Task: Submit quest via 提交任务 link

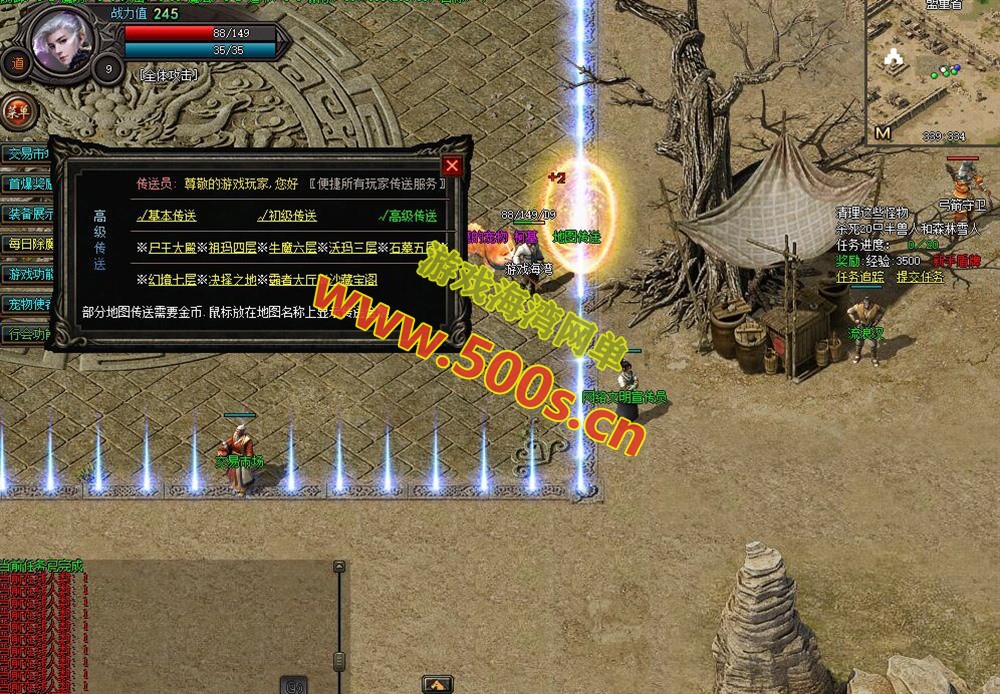Action: click(920, 277)
